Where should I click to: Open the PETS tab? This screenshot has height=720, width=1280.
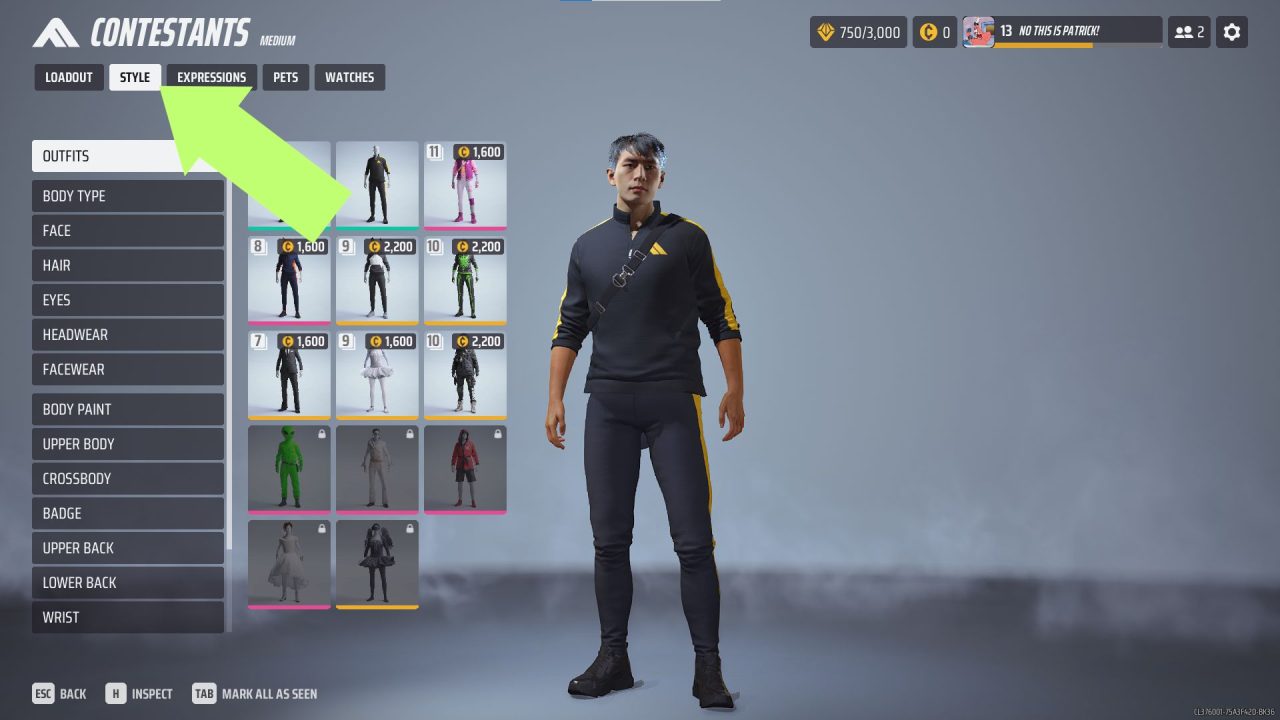[x=286, y=77]
